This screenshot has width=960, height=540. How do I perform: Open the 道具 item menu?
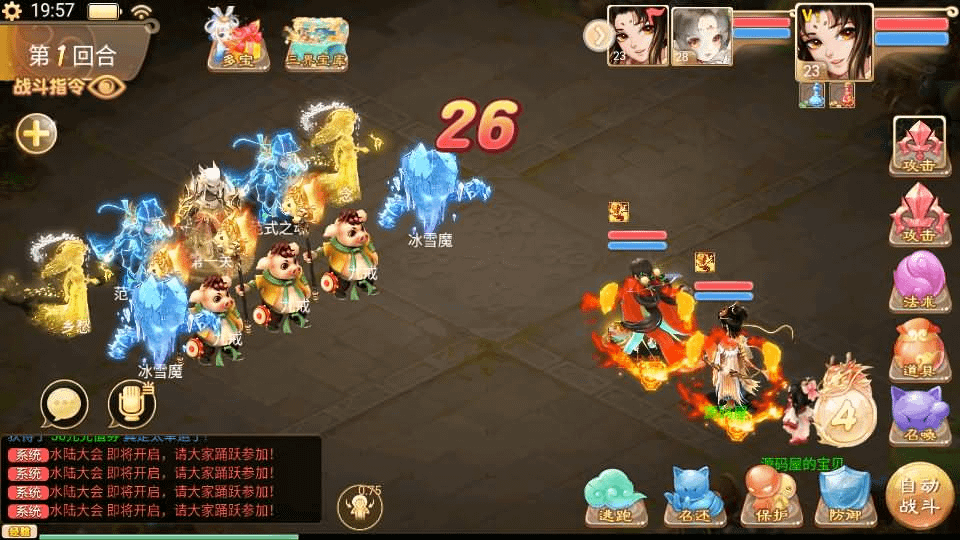pos(919,347)
